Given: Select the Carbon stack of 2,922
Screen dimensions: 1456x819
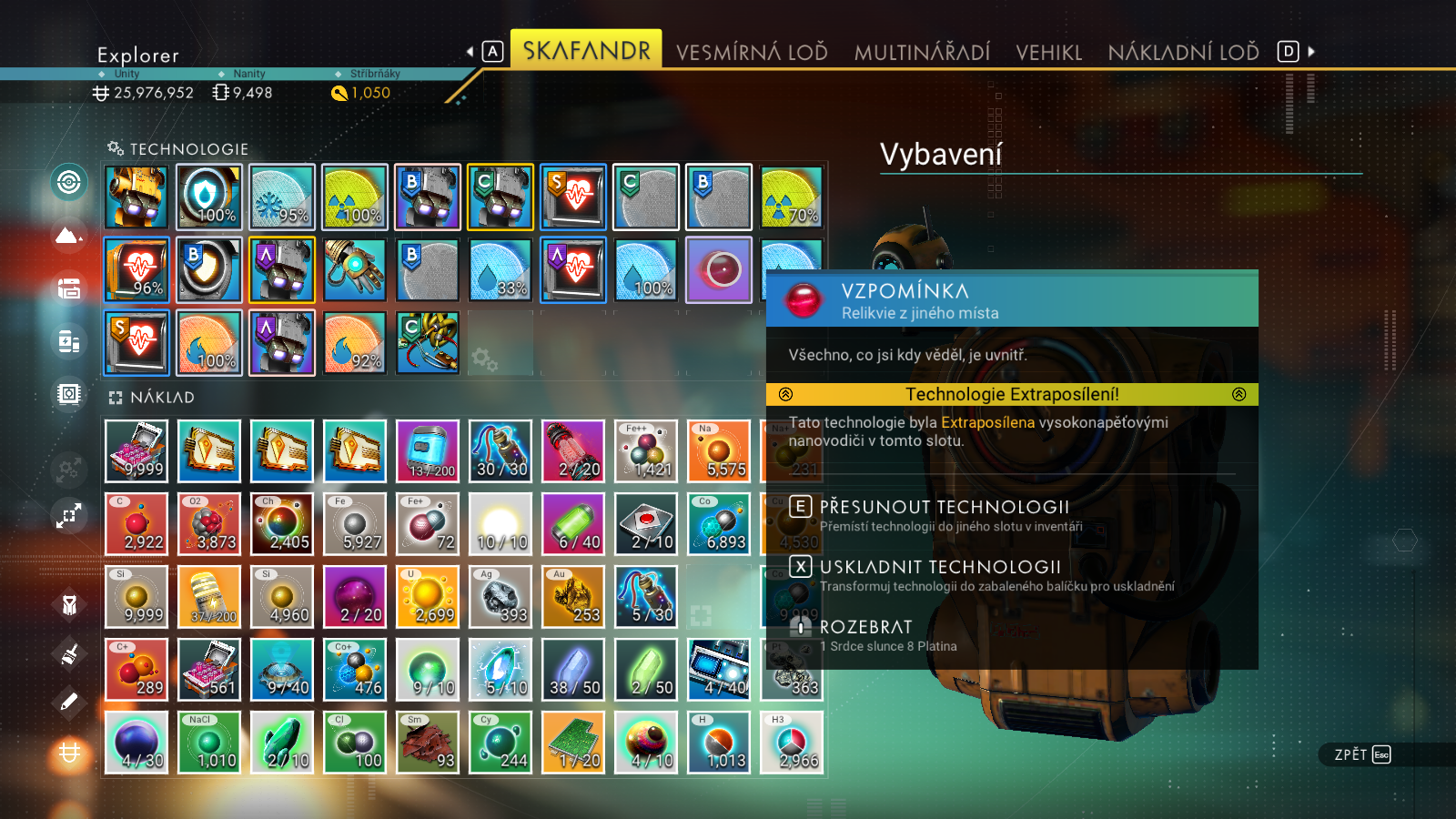Looking at the screenshot, I should click(x=136, y=524).
